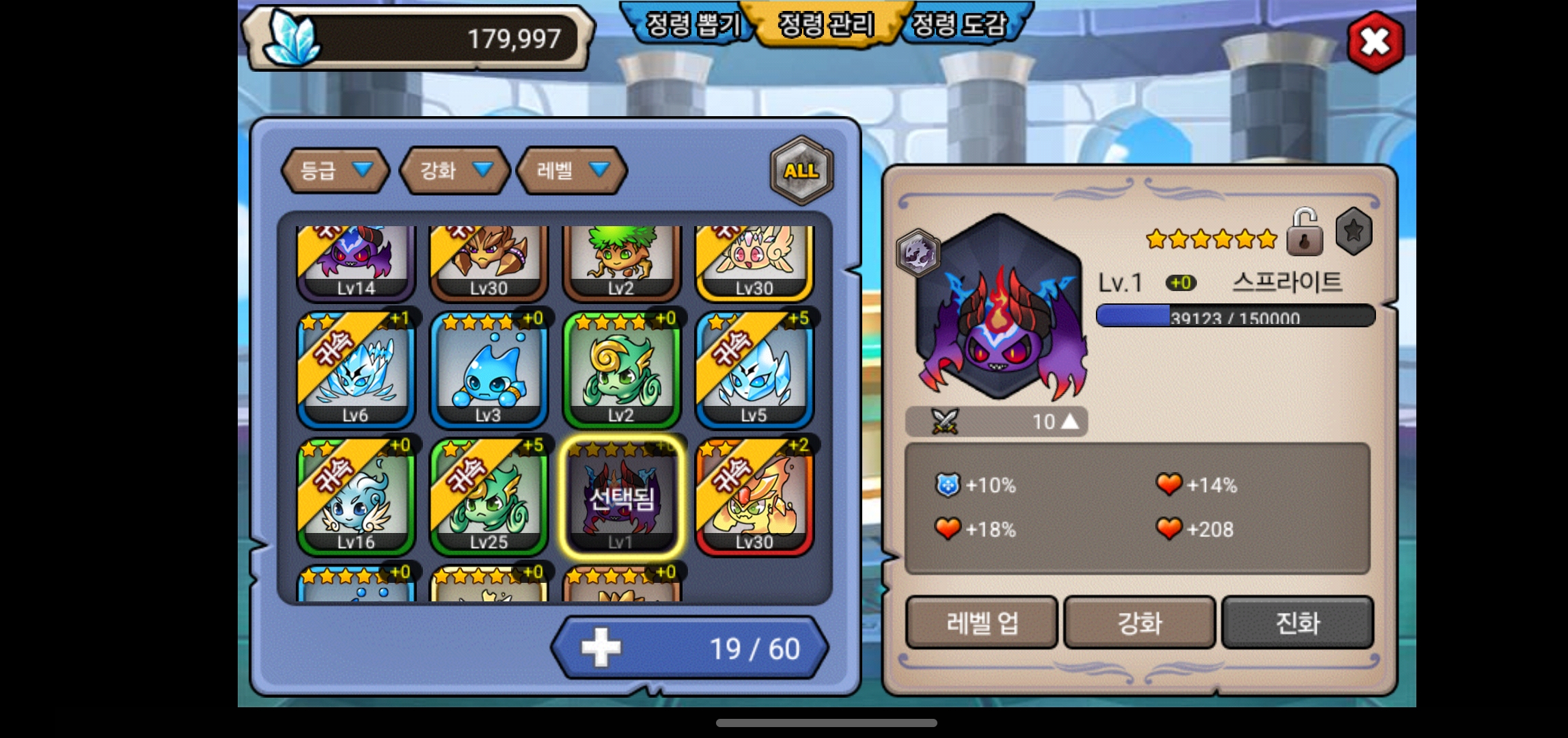Switch to the 정령 뽑기 tab
Viewport: 1568px width, 738px height.
[x=691, y=25]
